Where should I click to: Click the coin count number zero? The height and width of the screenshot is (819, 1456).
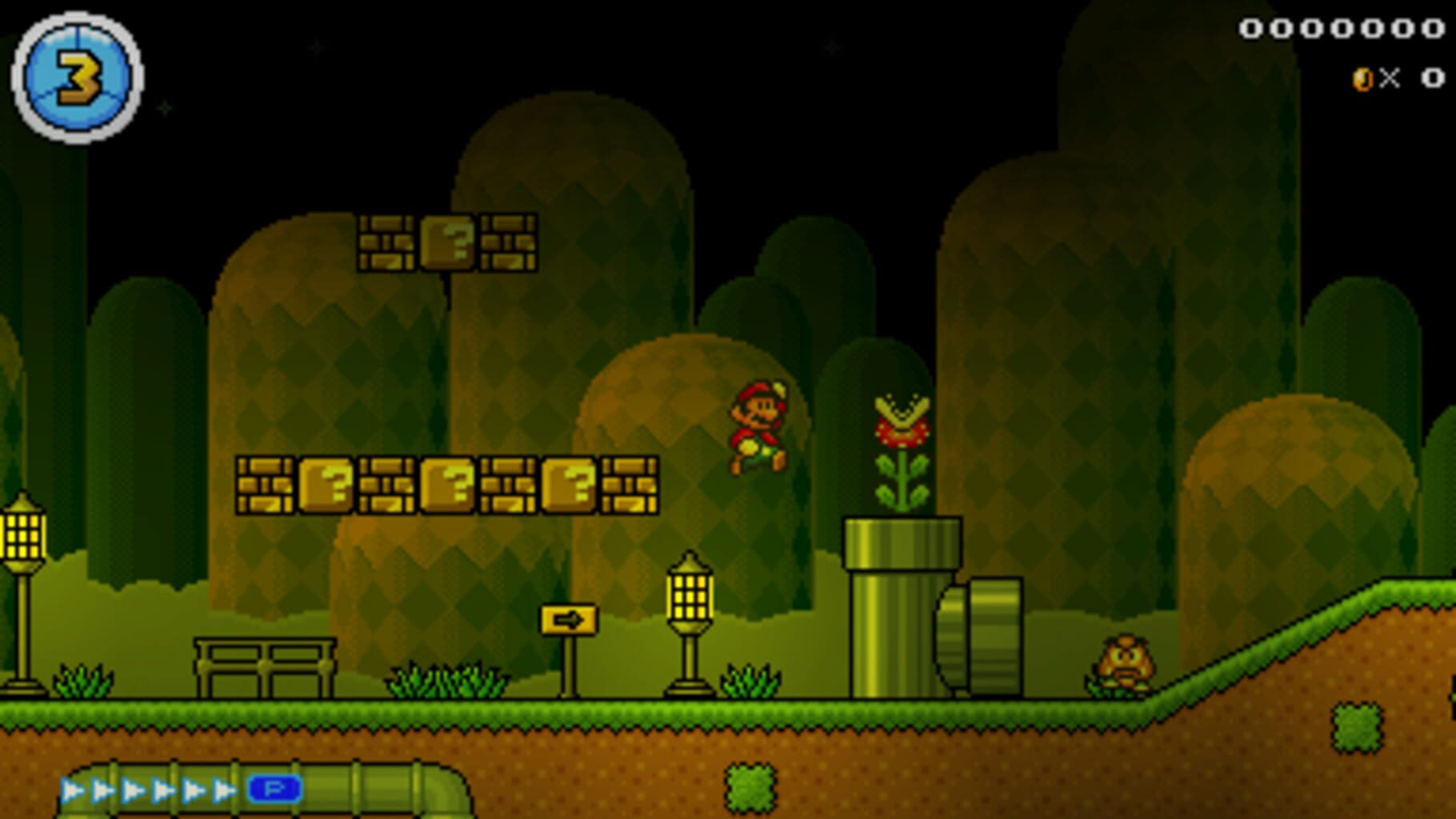(1432, 76)
